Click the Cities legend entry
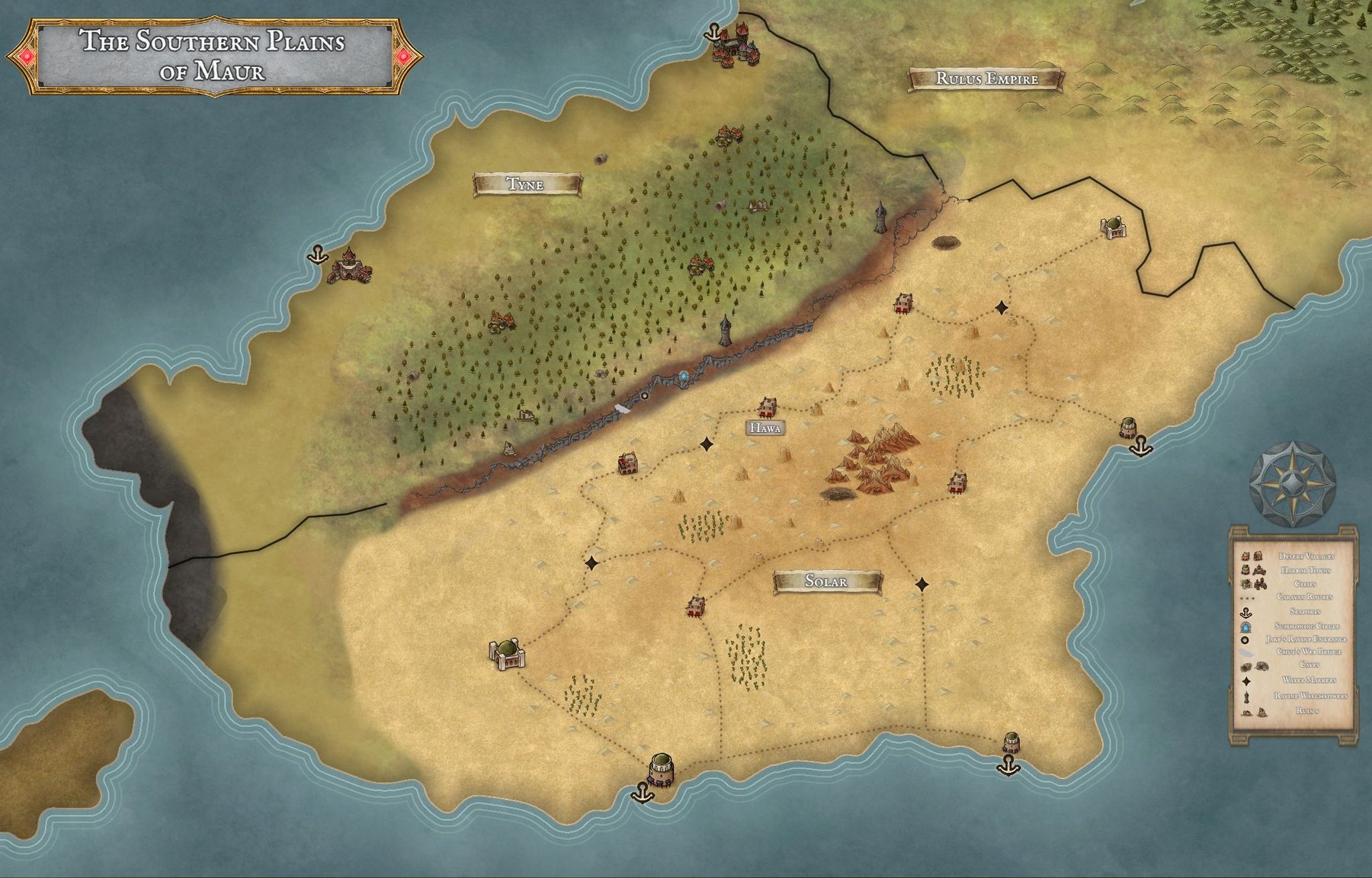This screenshot has width=1372, height=878. click(x=1304, y=584)
